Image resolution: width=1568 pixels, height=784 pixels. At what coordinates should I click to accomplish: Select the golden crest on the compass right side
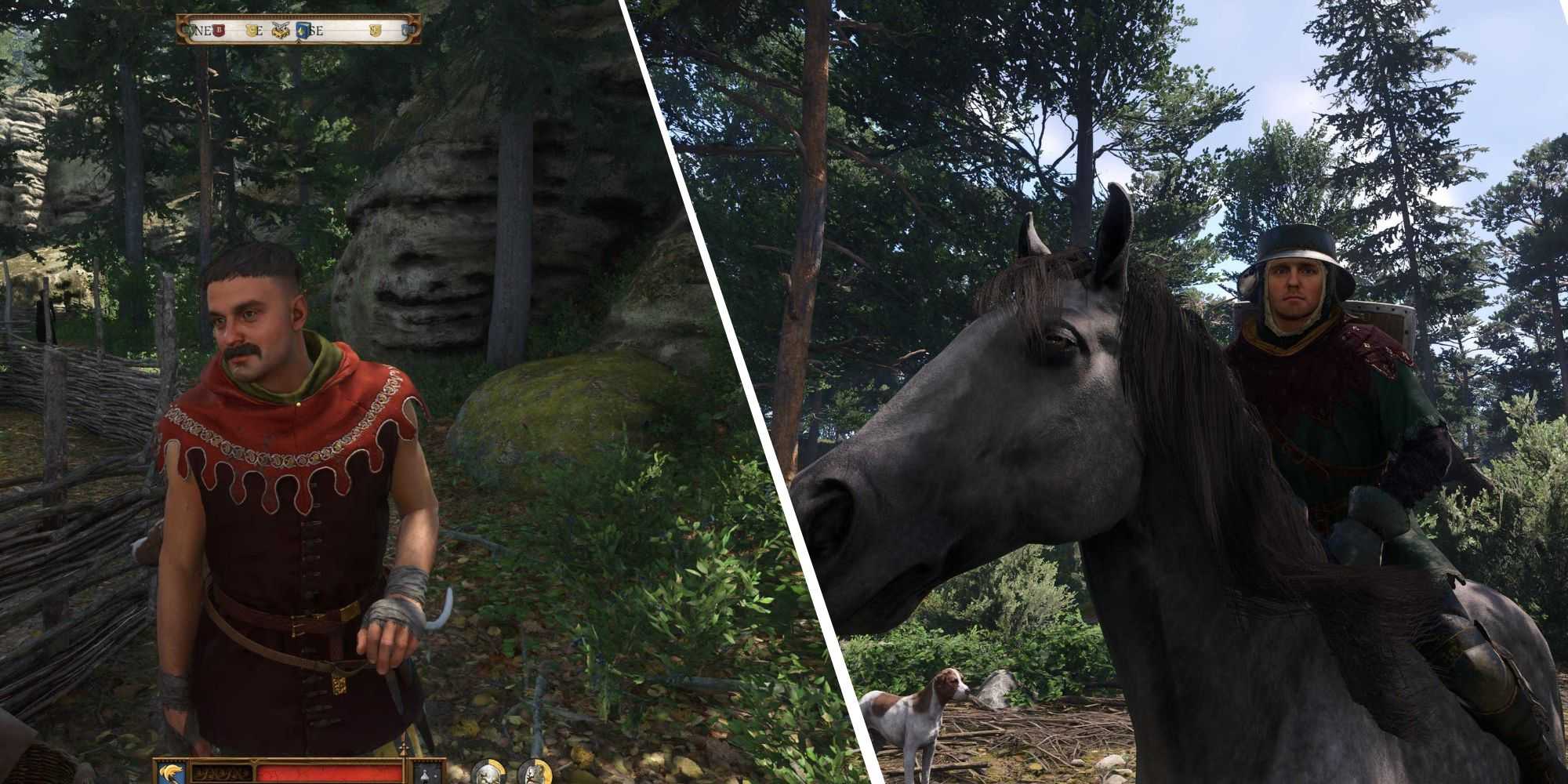point(375,30)
